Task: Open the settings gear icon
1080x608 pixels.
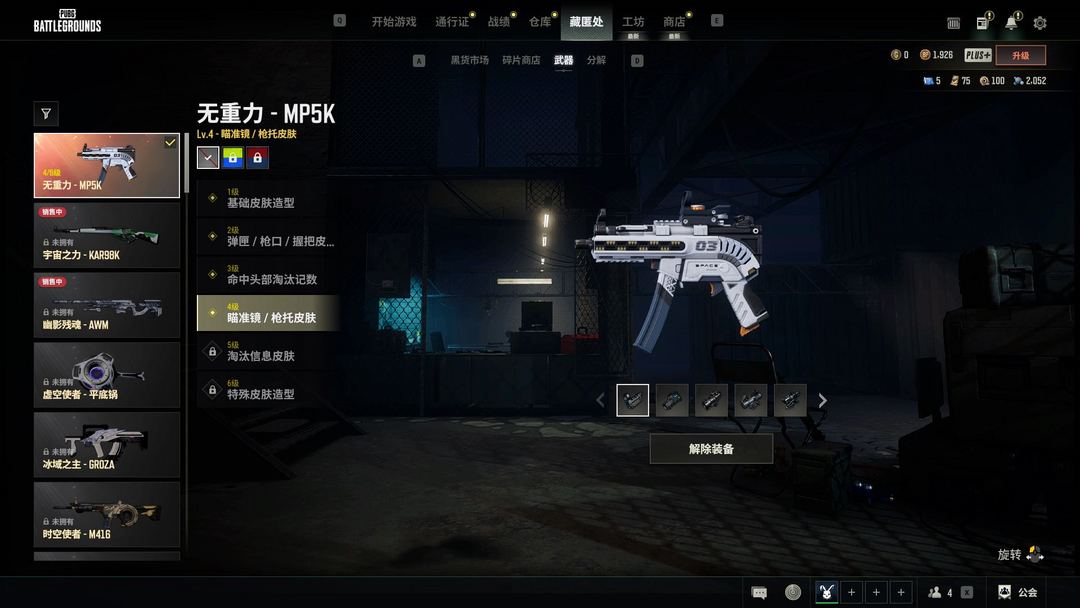Action: (1040, 23)
